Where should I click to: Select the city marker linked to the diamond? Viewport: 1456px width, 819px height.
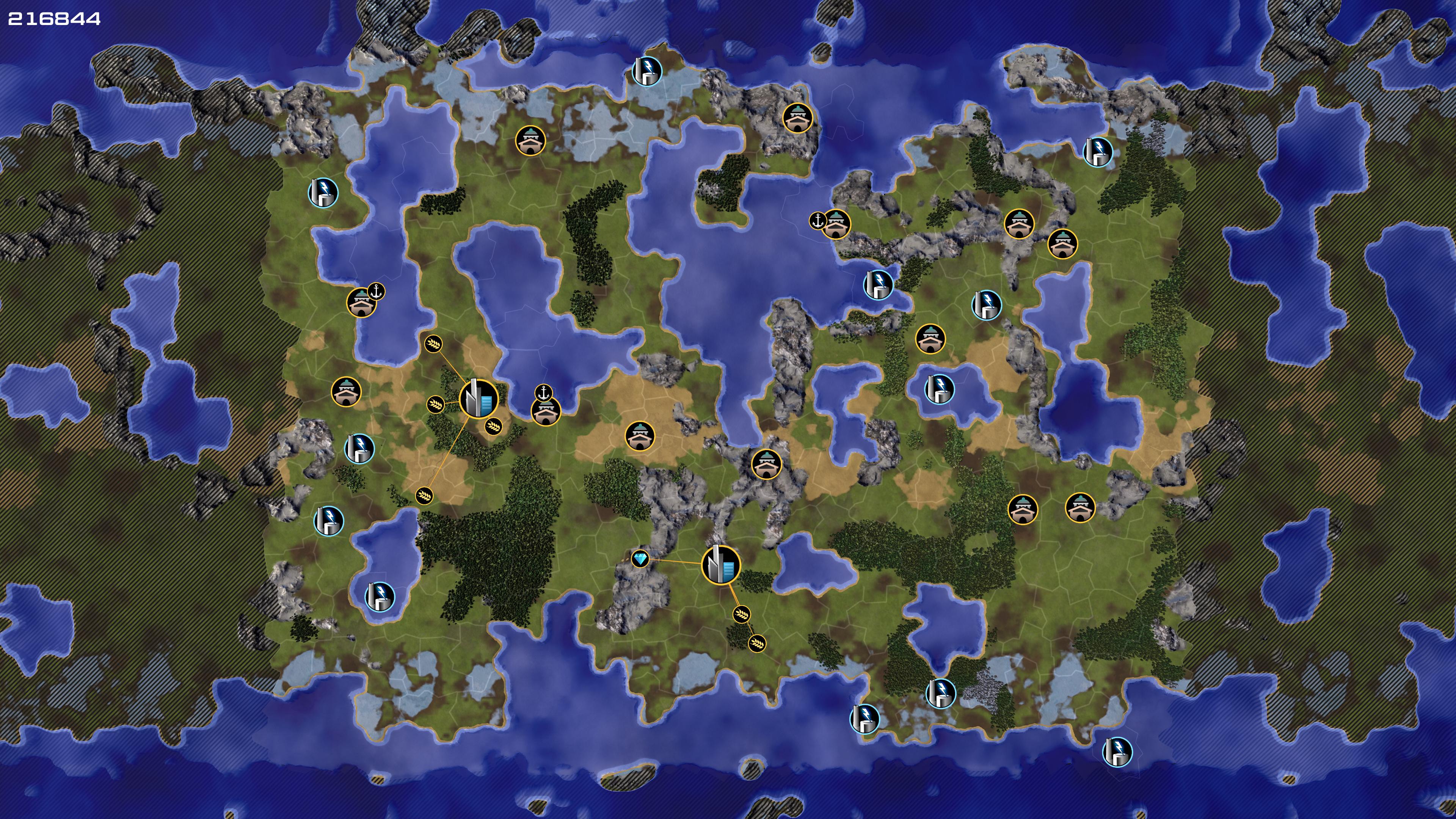coord(721,565)
